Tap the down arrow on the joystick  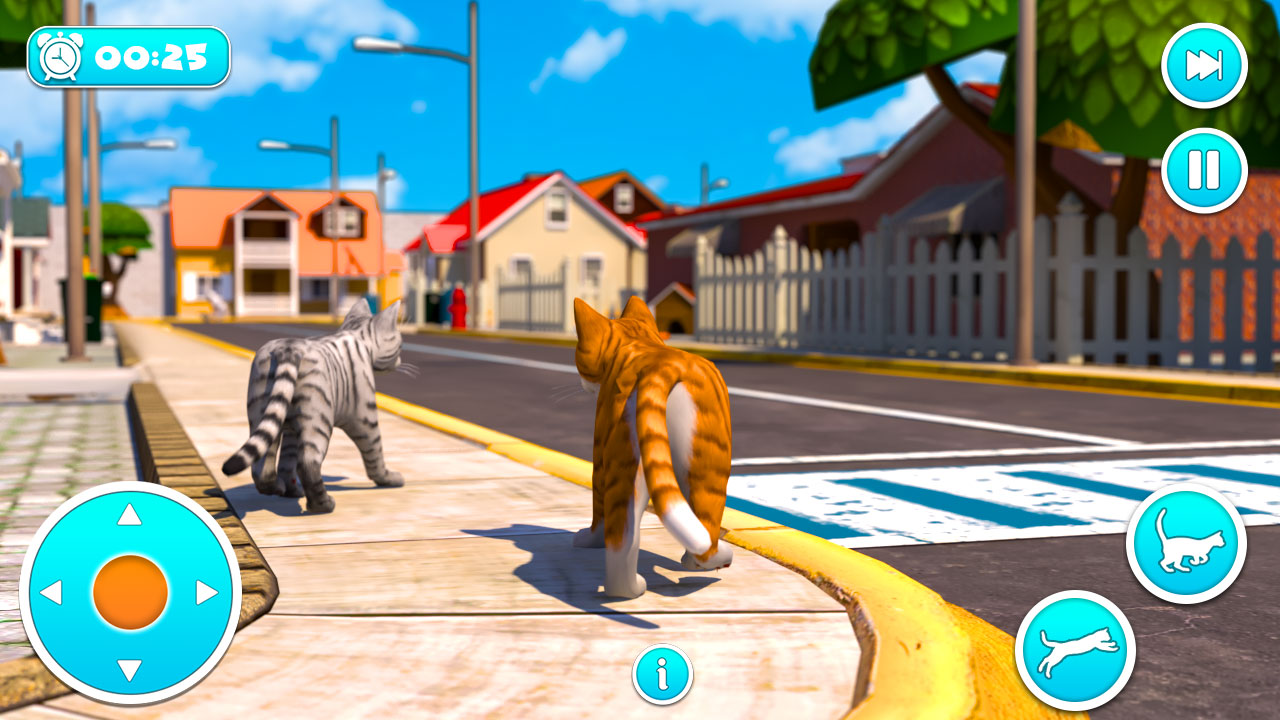tap(128, 668)
